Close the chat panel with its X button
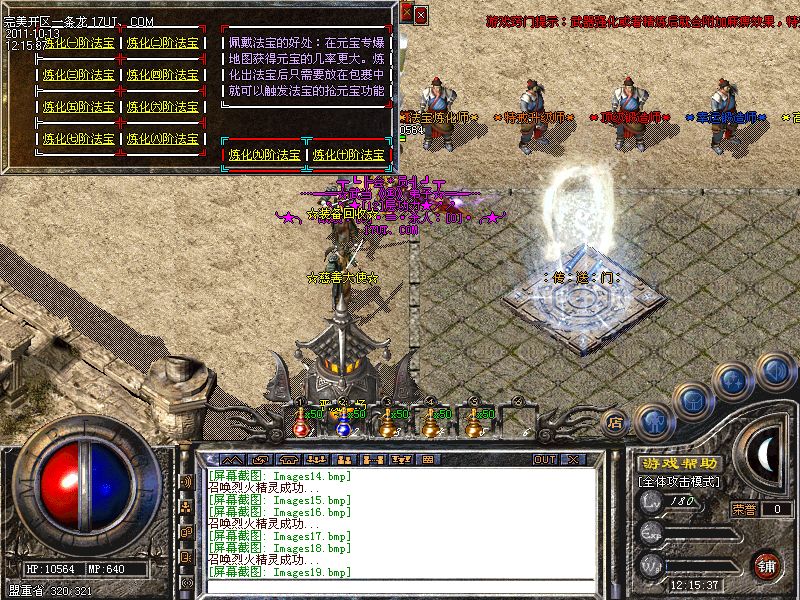The width and height of the screenshot is (800, 600). tap(573, 459)
